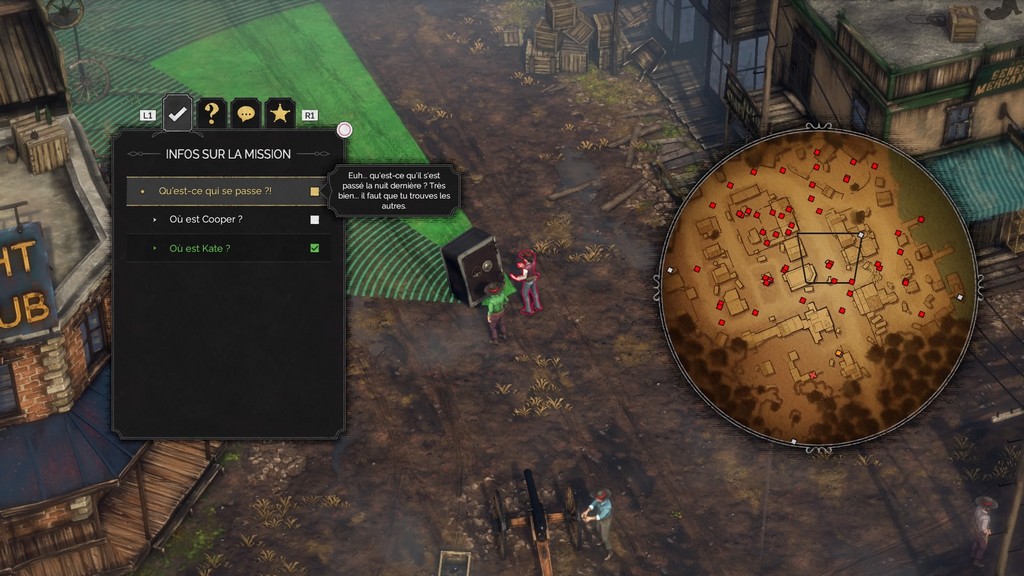This screenshot has height=576, width=1024.
Task: Open the question mark hints tab
Action: tap(211, 114)
